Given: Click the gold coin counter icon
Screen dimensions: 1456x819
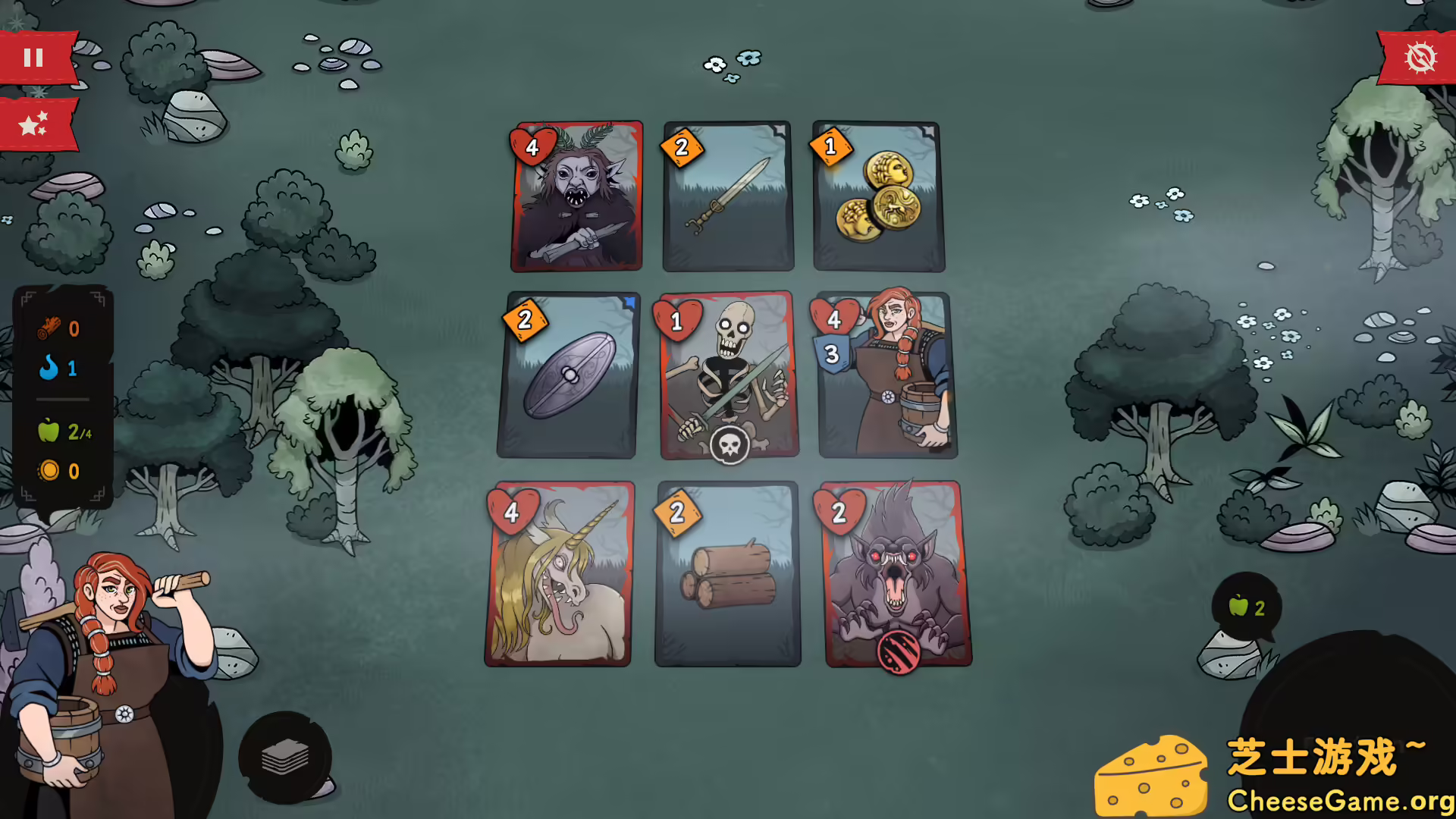Looking at the screenshot, I should (x=50, y=470).
